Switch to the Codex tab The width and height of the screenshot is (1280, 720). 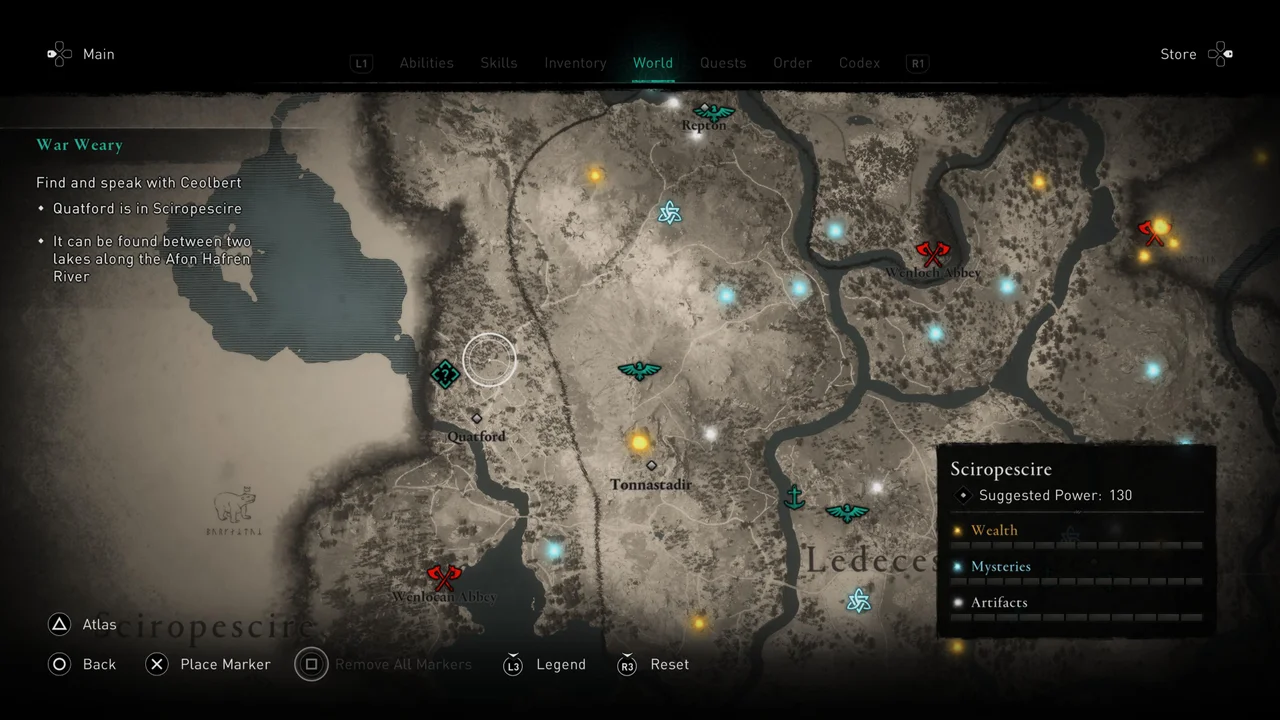click(859, 62)
